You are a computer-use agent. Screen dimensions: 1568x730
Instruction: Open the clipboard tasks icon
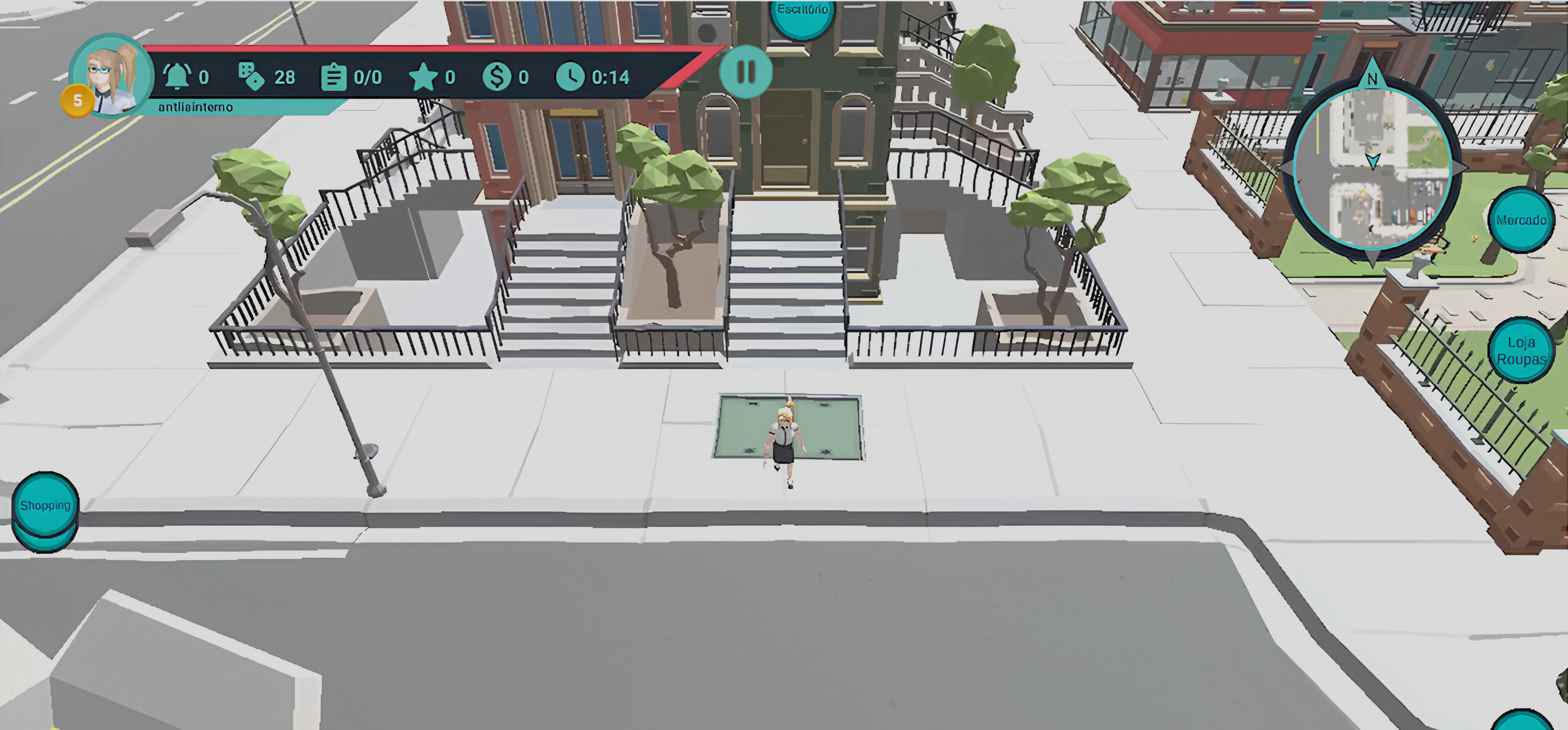coord(333,77)
